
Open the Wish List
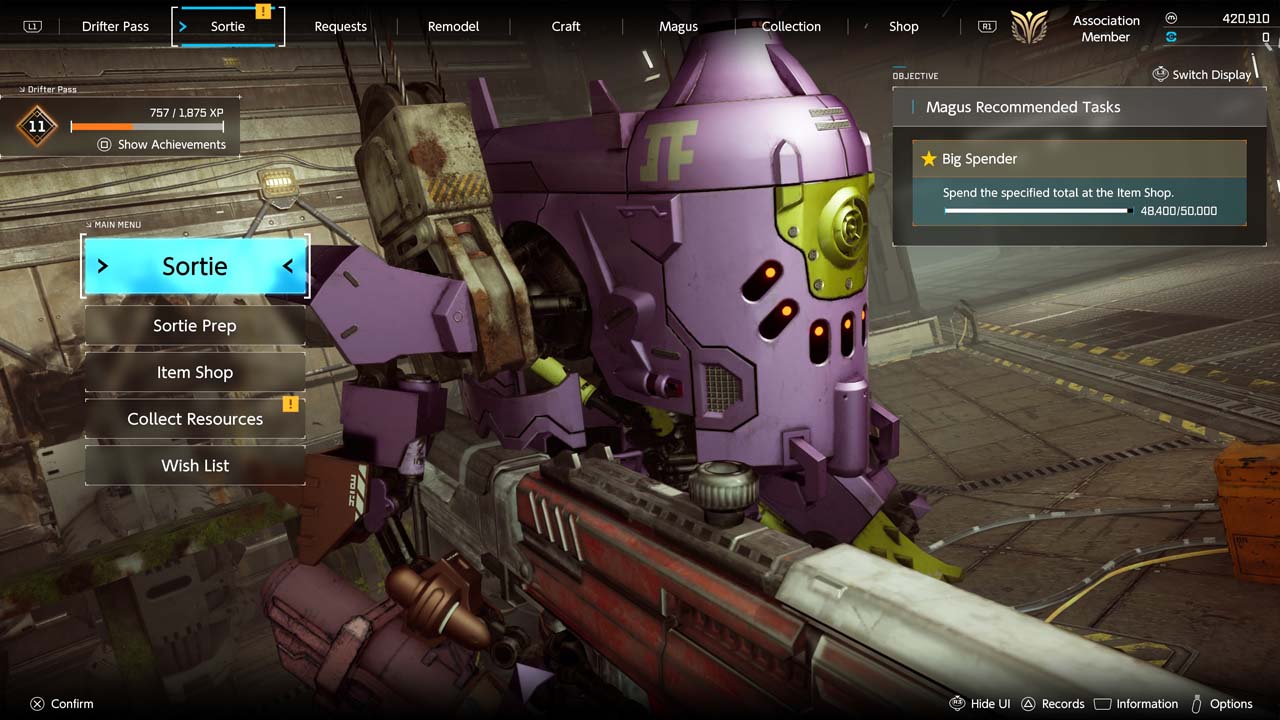point(195,466)
